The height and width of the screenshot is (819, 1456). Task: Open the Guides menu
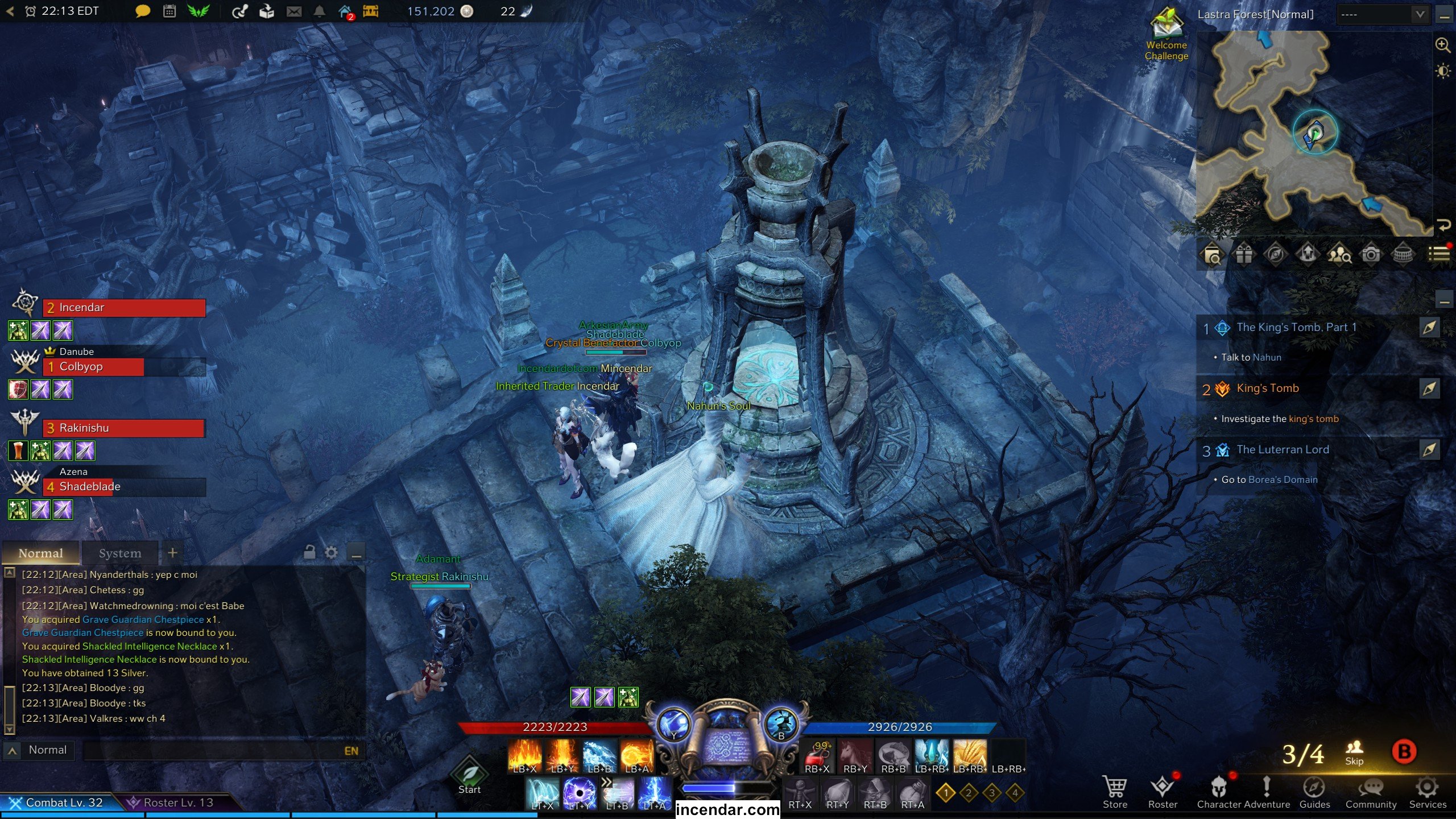[1314, 791]
